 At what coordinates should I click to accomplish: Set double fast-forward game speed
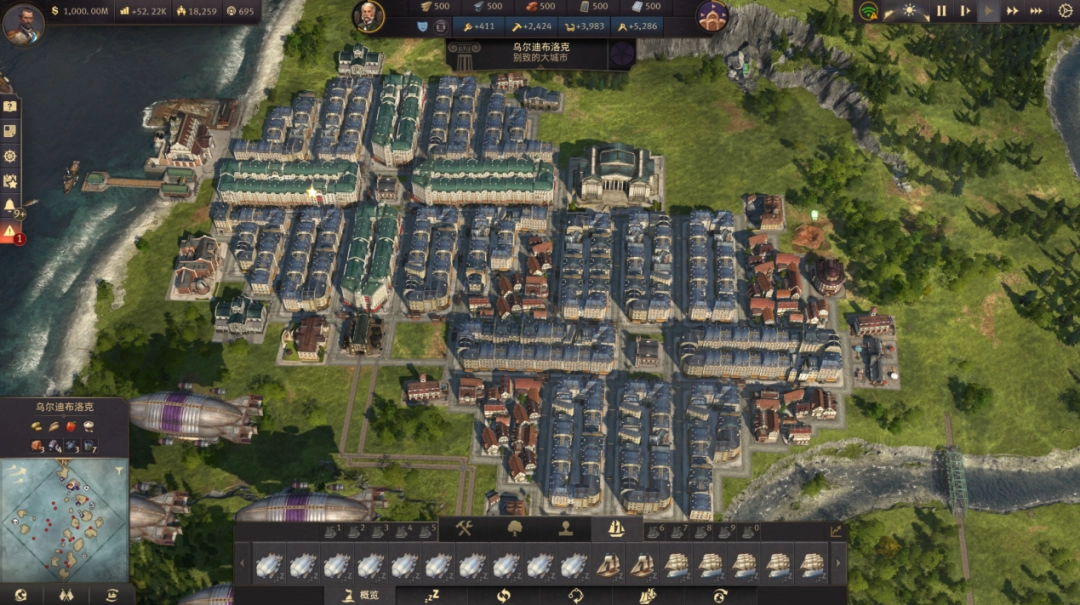(1013, 11)
